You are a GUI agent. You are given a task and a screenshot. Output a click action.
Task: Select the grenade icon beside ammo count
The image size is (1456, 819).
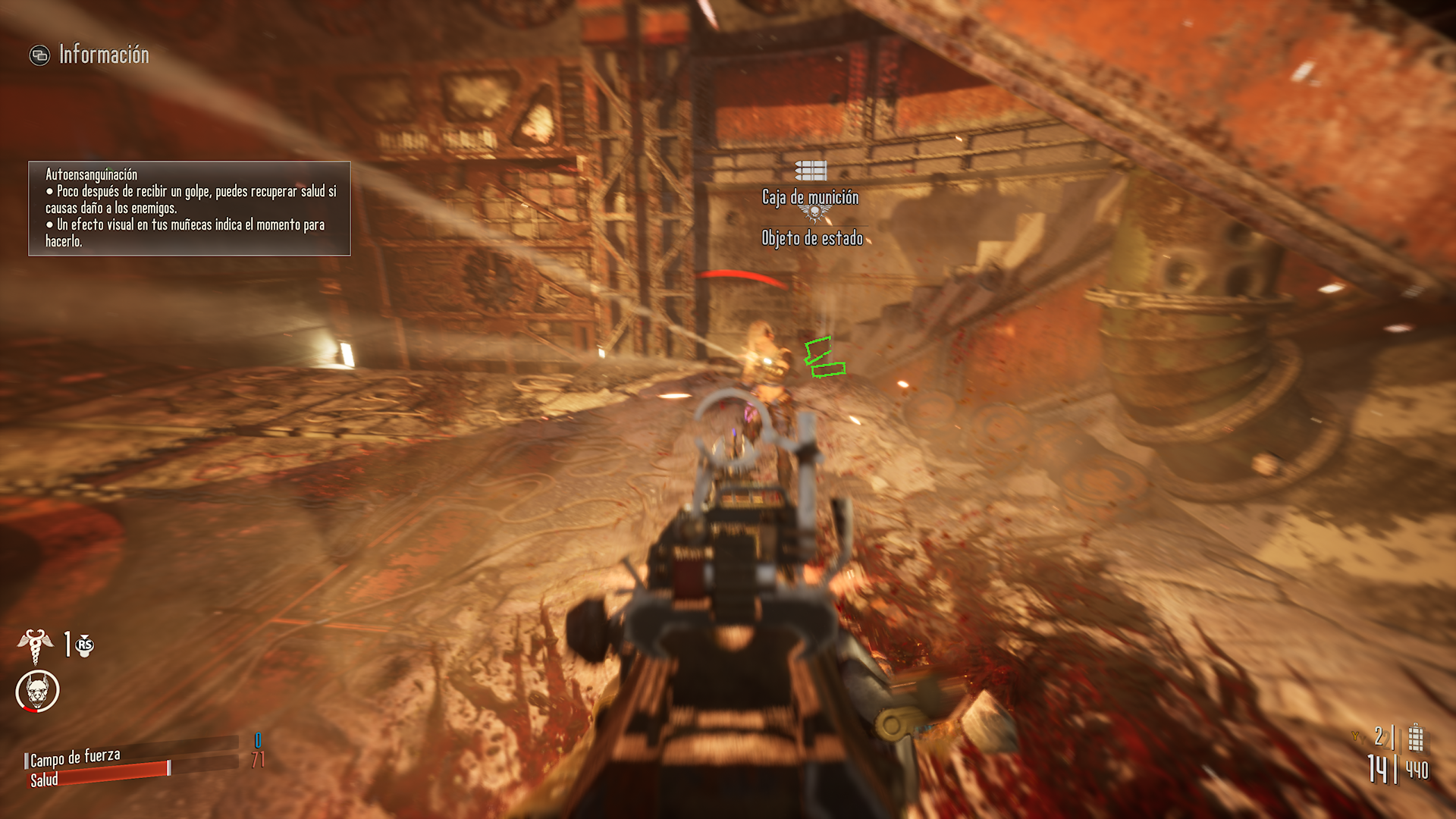(x=1415, y=737)
